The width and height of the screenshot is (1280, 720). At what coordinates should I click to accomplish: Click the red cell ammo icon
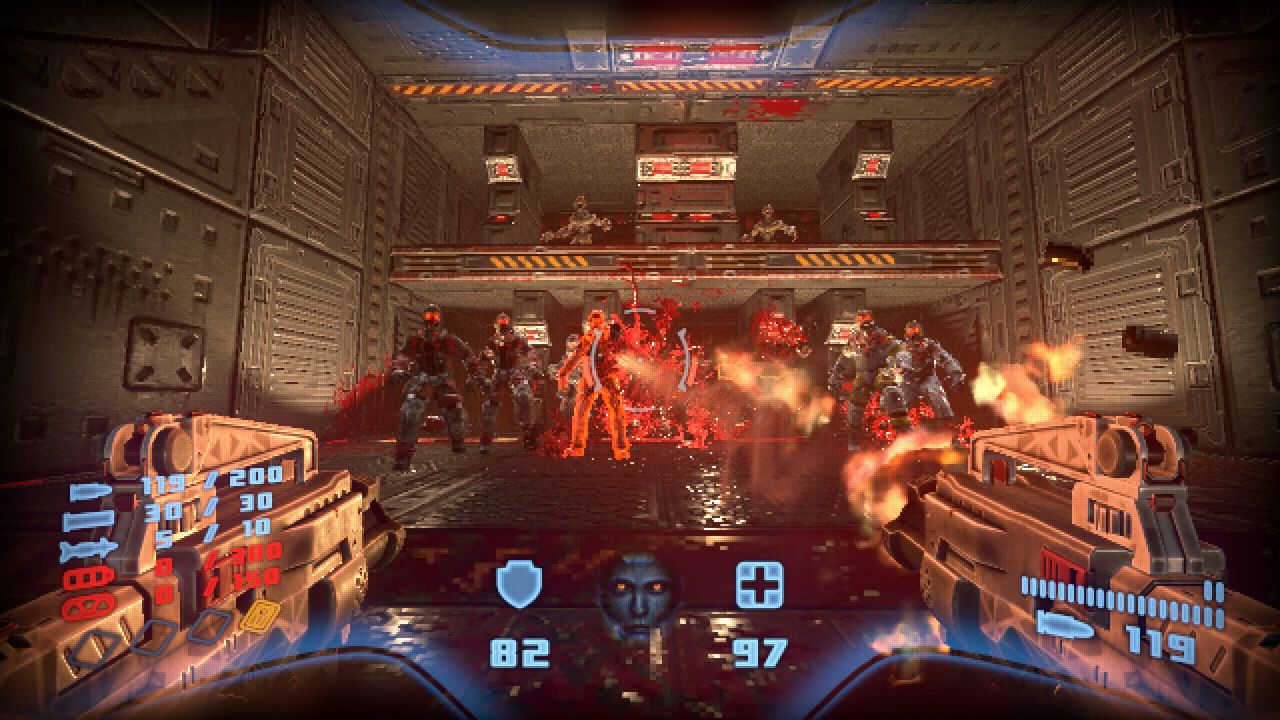tap(87, 604)
